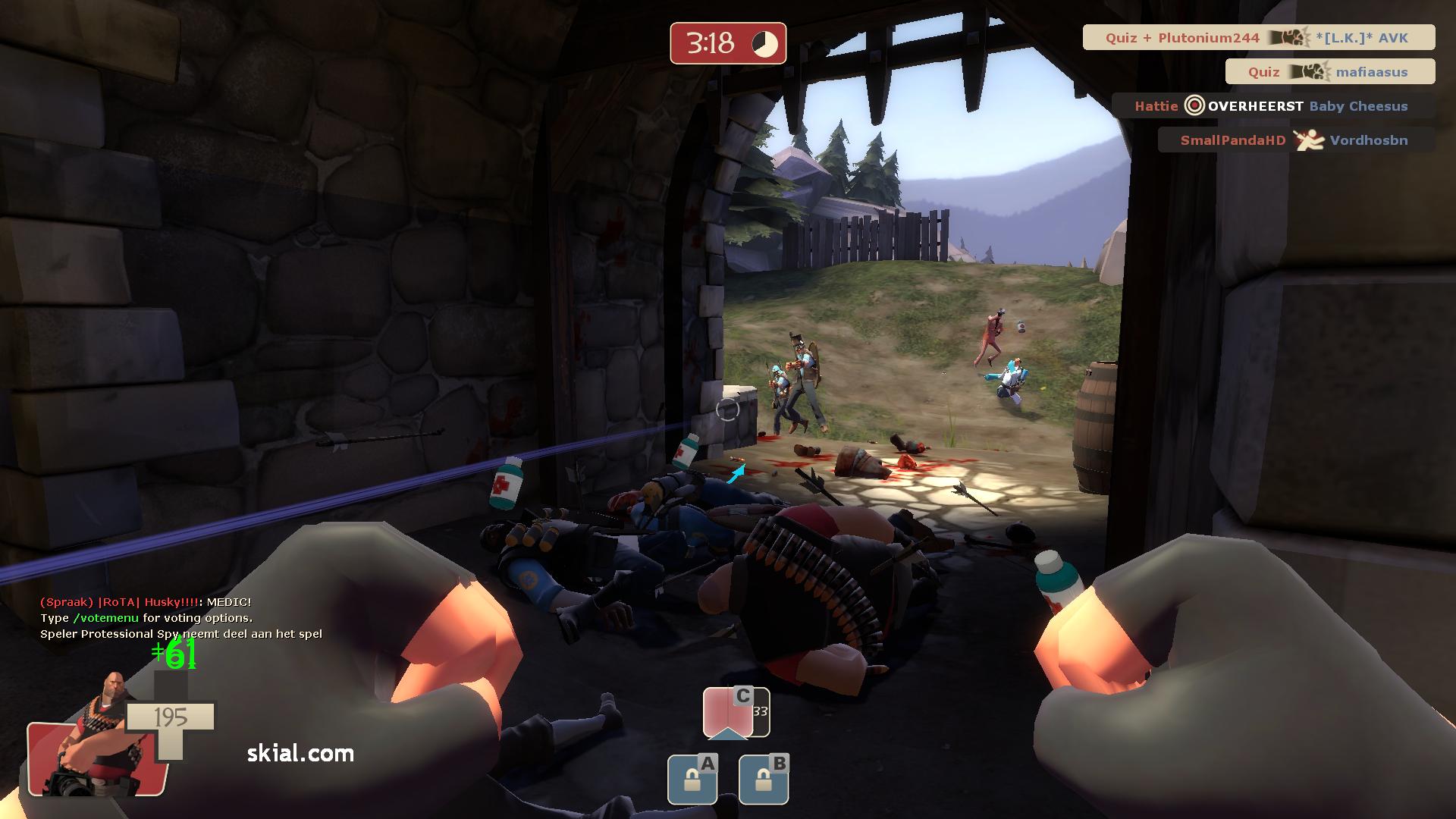Click the locked control point B icon
Screen dimensions: 1456x819
point(764,780)
